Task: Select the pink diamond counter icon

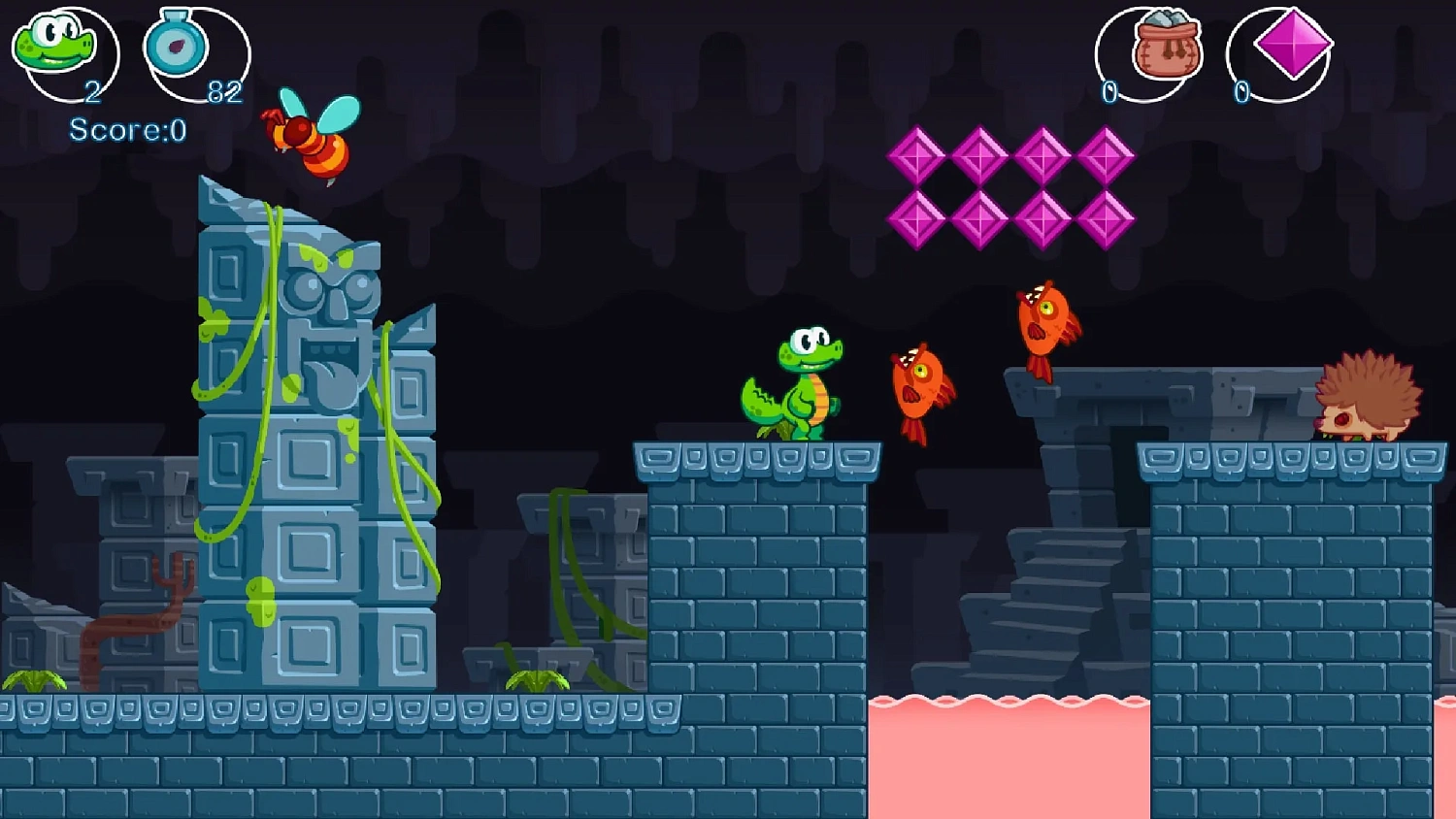Action: pos(1289,45)
